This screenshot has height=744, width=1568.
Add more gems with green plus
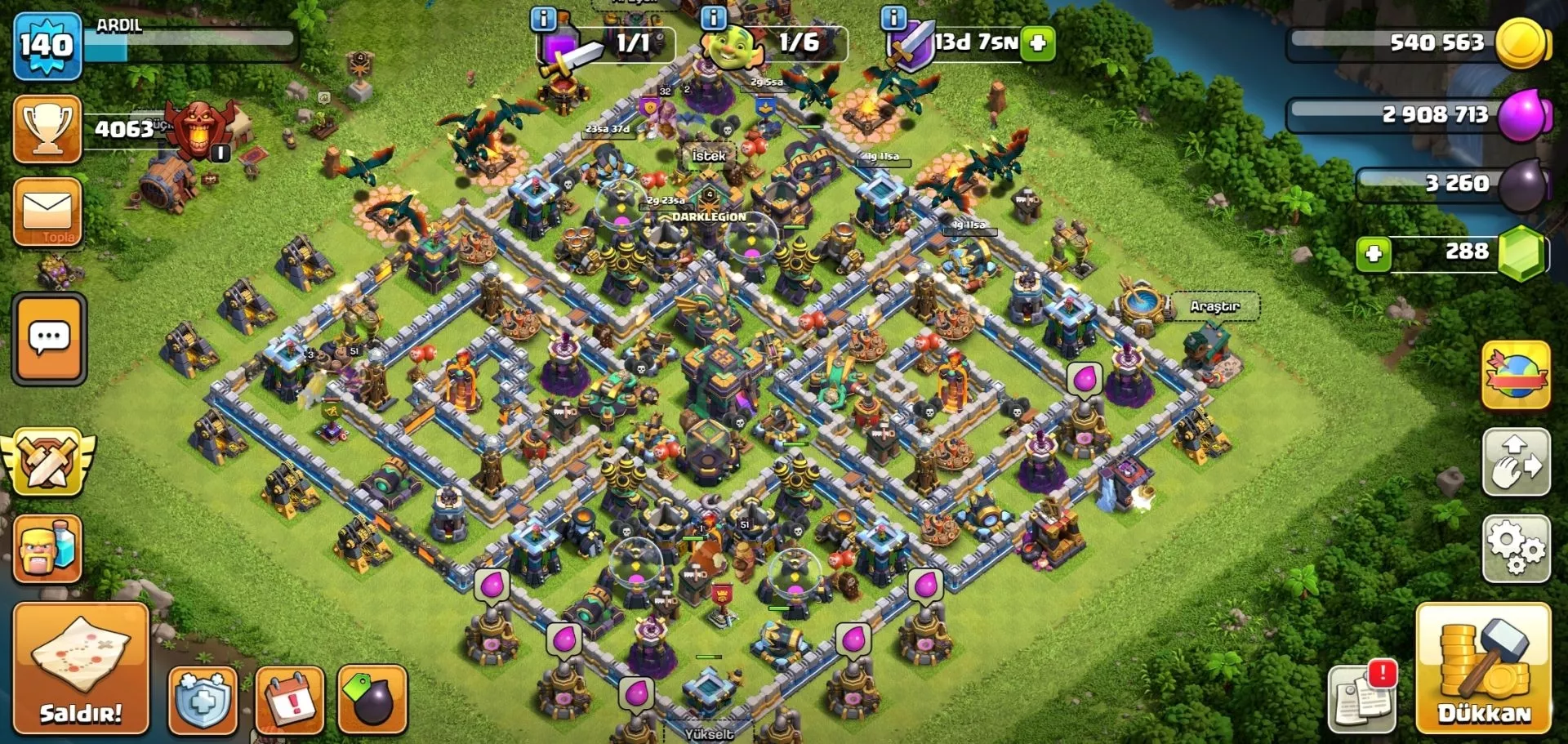pyautogui.click(x=1373, y=254)
